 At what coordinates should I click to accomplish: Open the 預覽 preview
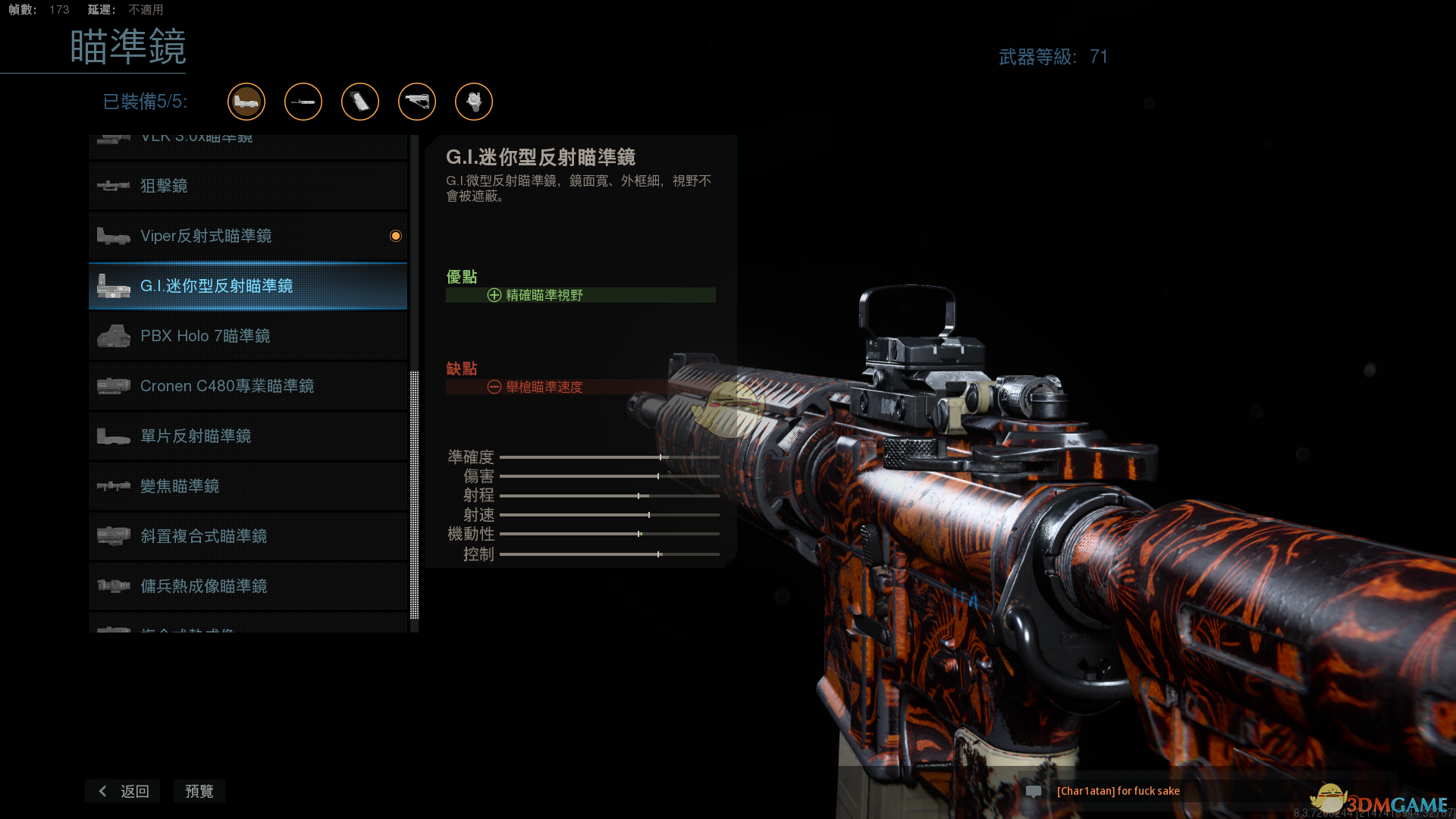[x=199, y=791]
